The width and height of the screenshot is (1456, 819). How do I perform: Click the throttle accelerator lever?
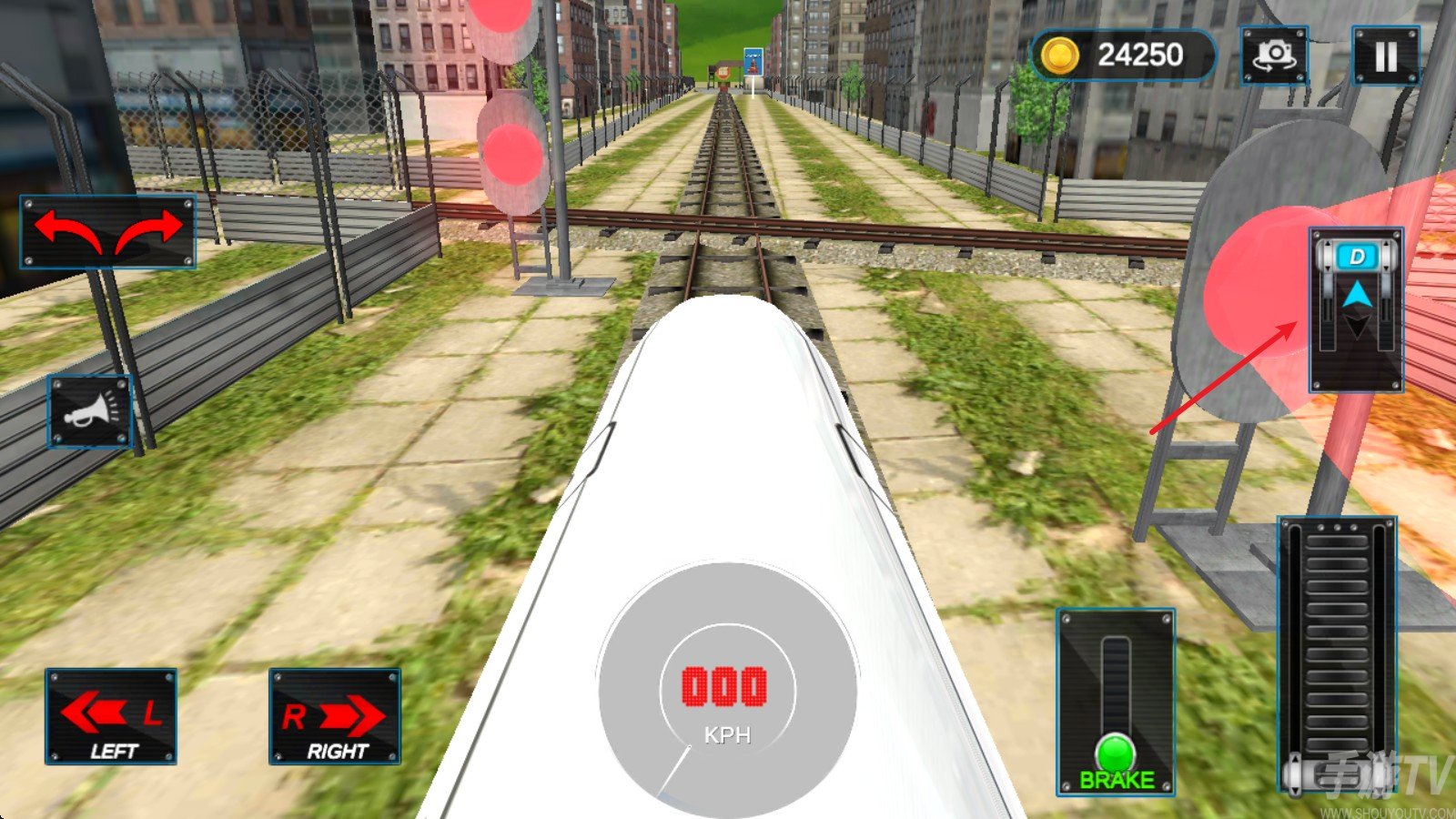click(1337, 655)
